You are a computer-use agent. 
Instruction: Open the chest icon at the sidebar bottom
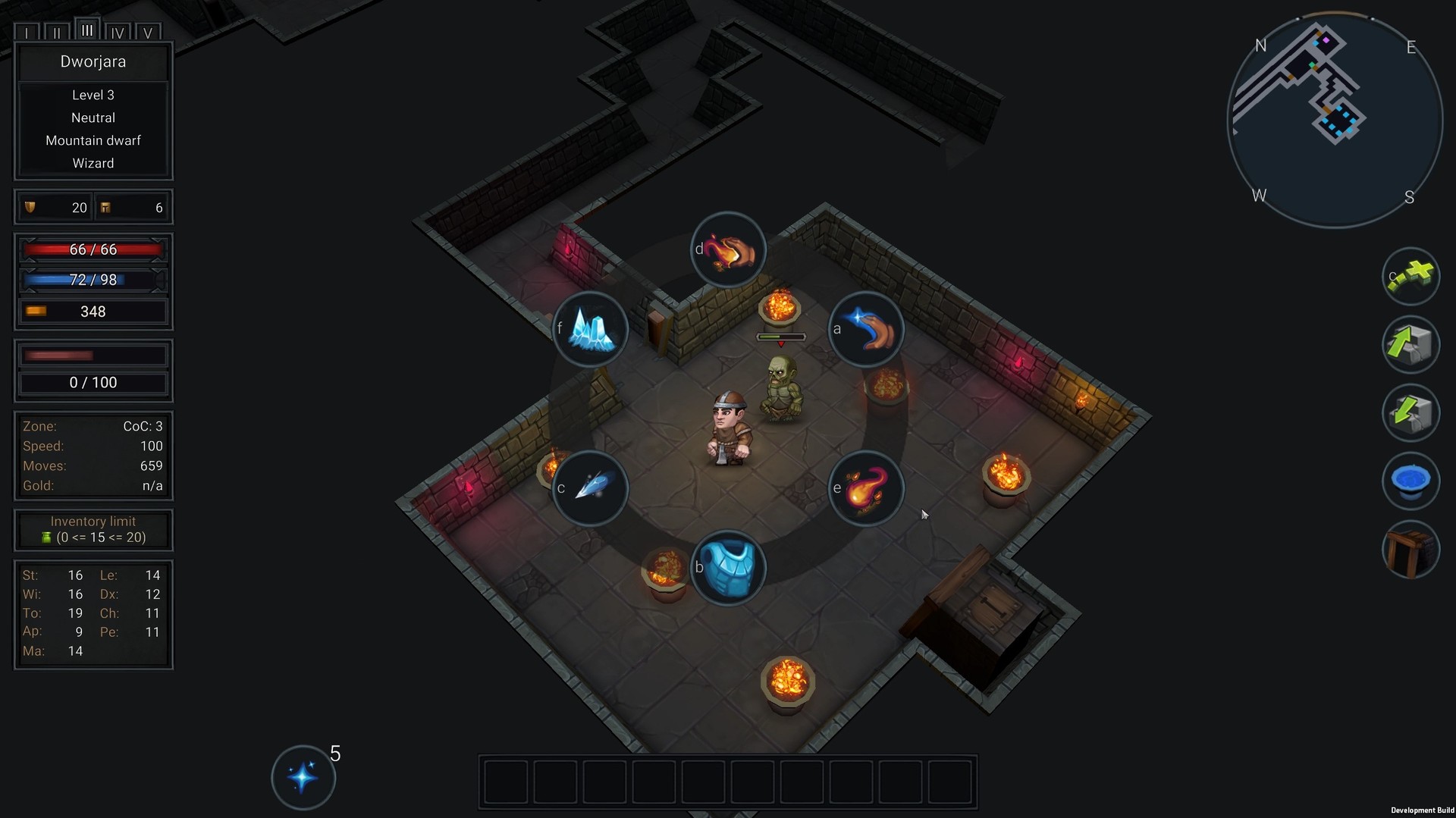tap(1410, 550)
